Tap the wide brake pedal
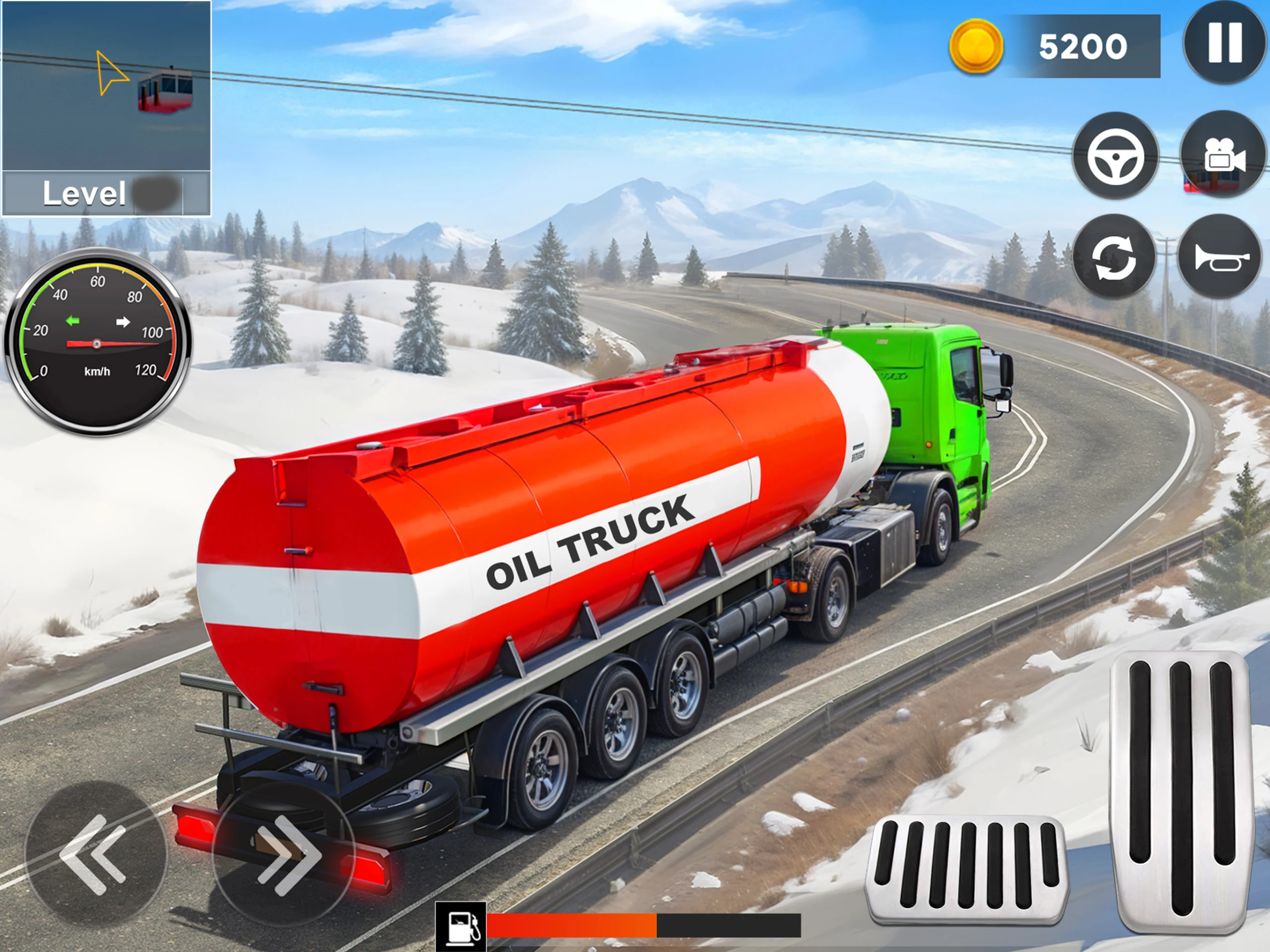Image resolution: width=1270 pixels, height=952 pixels. (966, 868)
